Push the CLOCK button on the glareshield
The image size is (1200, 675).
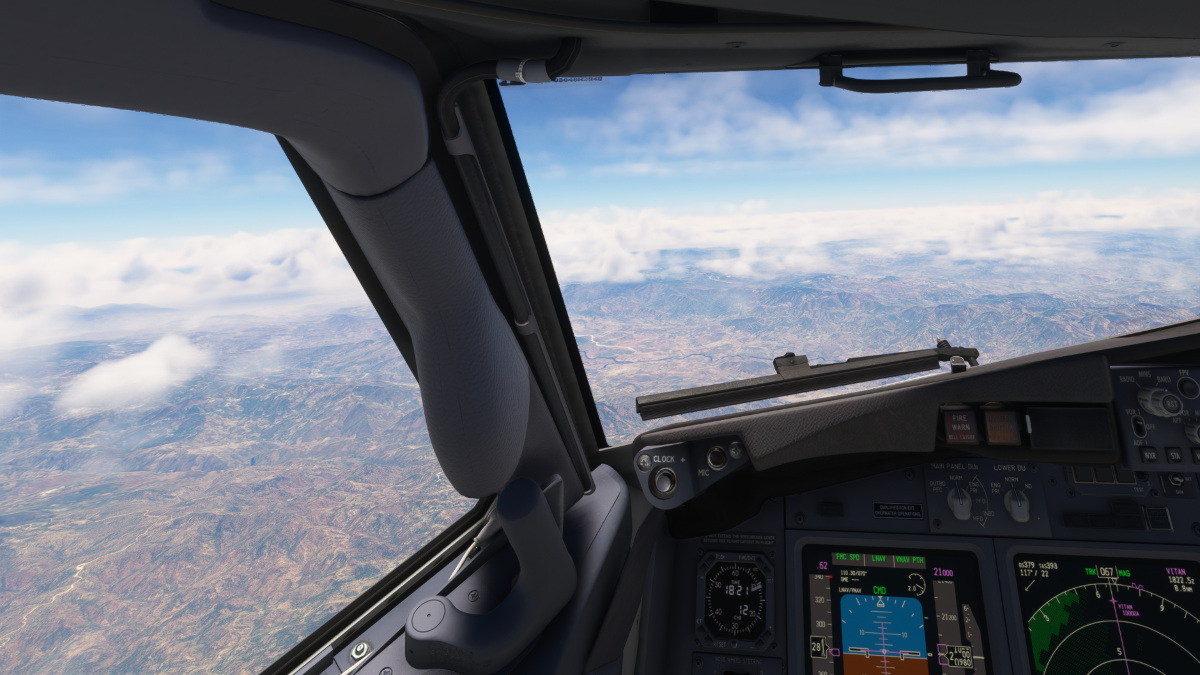coord(663,482)
